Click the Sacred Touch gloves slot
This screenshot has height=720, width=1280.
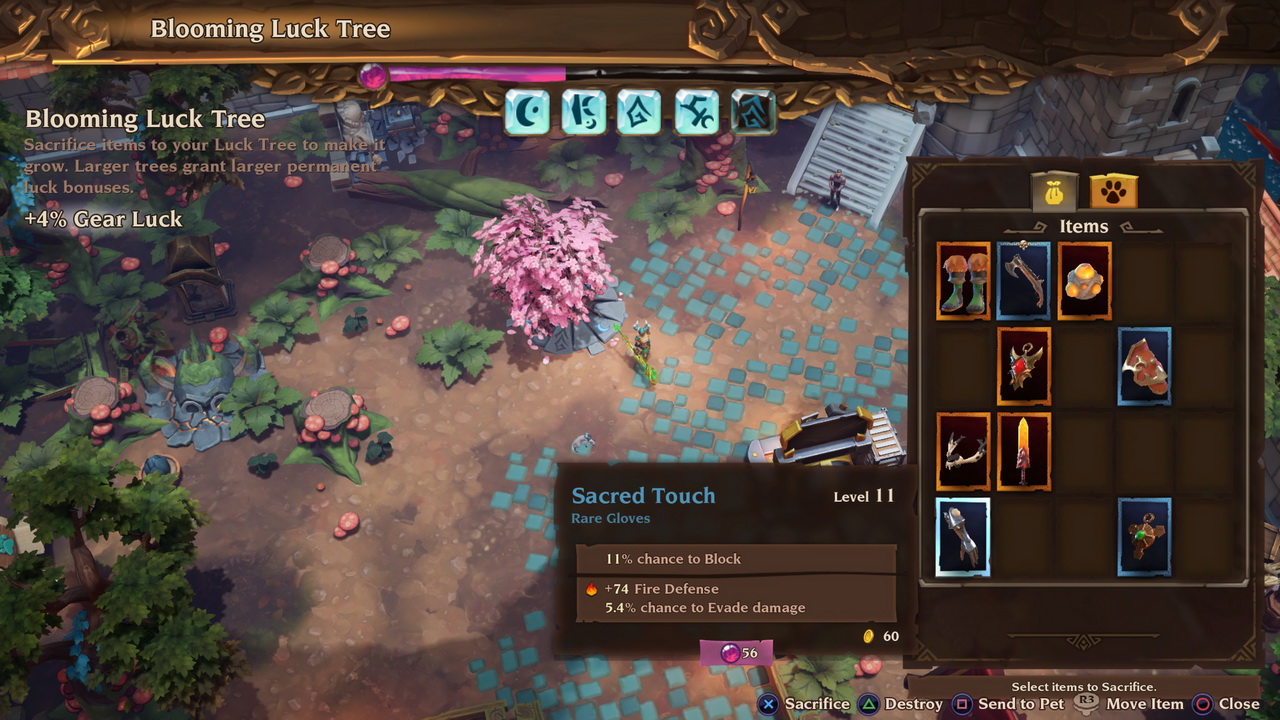coord(963,537)
